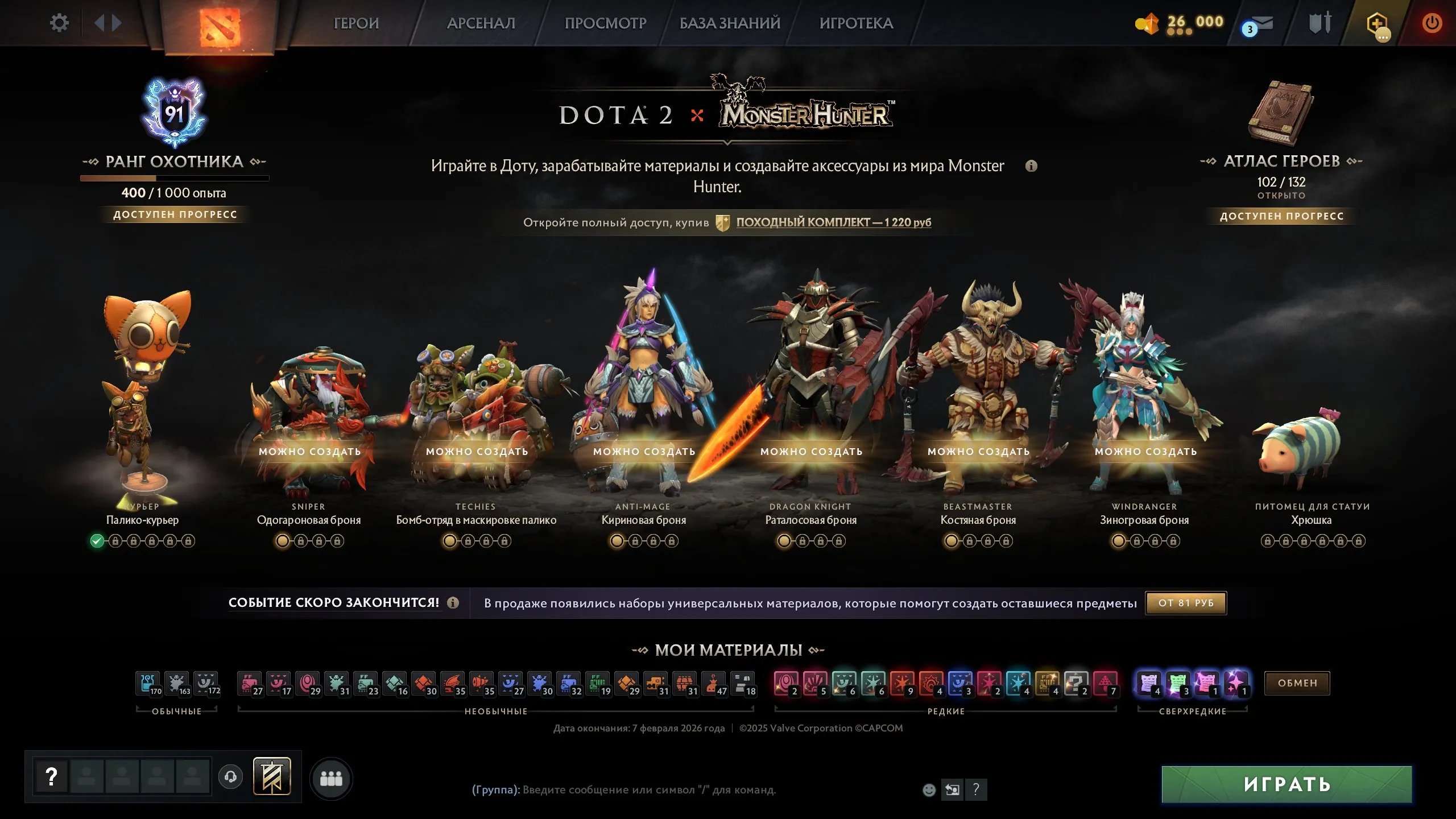The width and height of the screenshot is (1456, 819).
Task: Open the mailbox showing 3 notifications
Action: point(1261,24)
